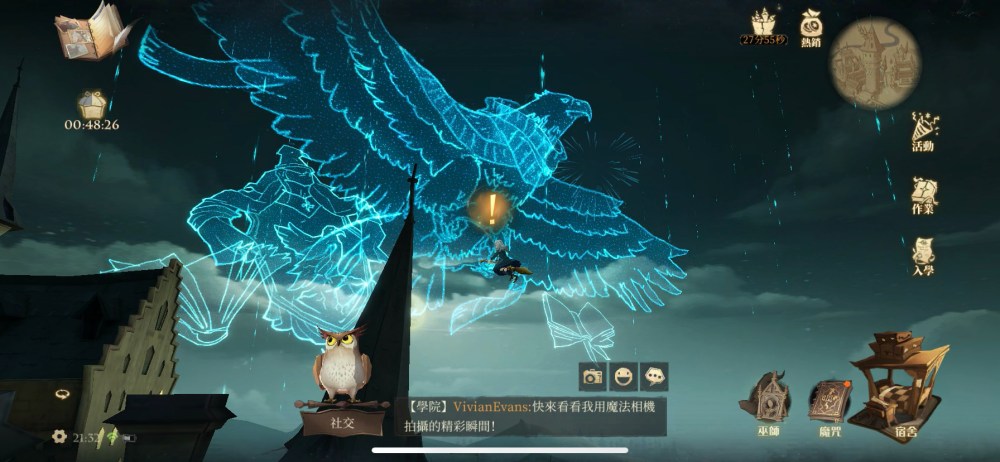Open the gift box with 00:48:26 countdown
This screenshot has height=462, width=1000.
[x=92, y=105]
